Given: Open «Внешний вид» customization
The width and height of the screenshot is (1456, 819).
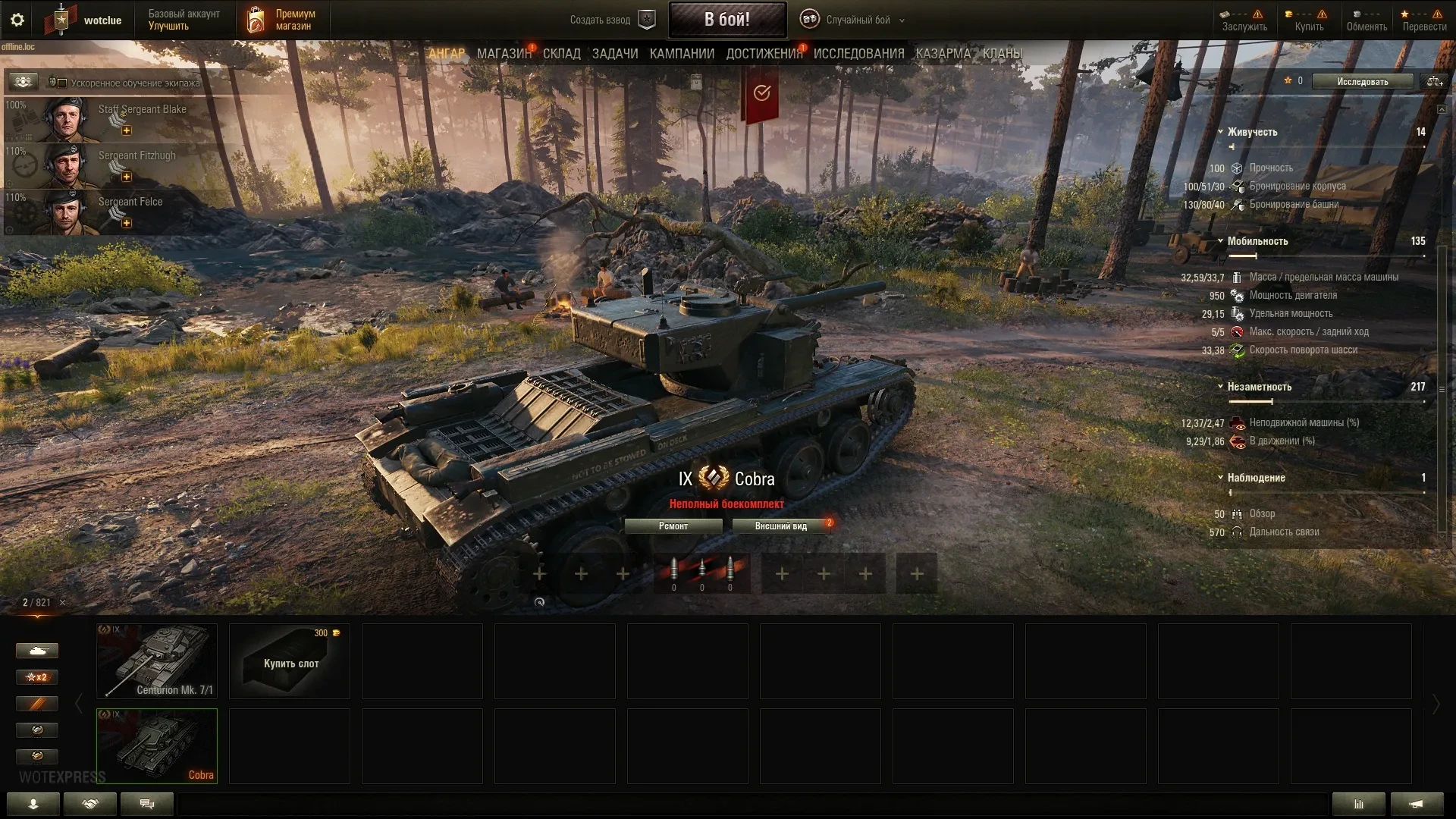Looking at the screenshot, I should pyautogui.click(x=780, y=526).
